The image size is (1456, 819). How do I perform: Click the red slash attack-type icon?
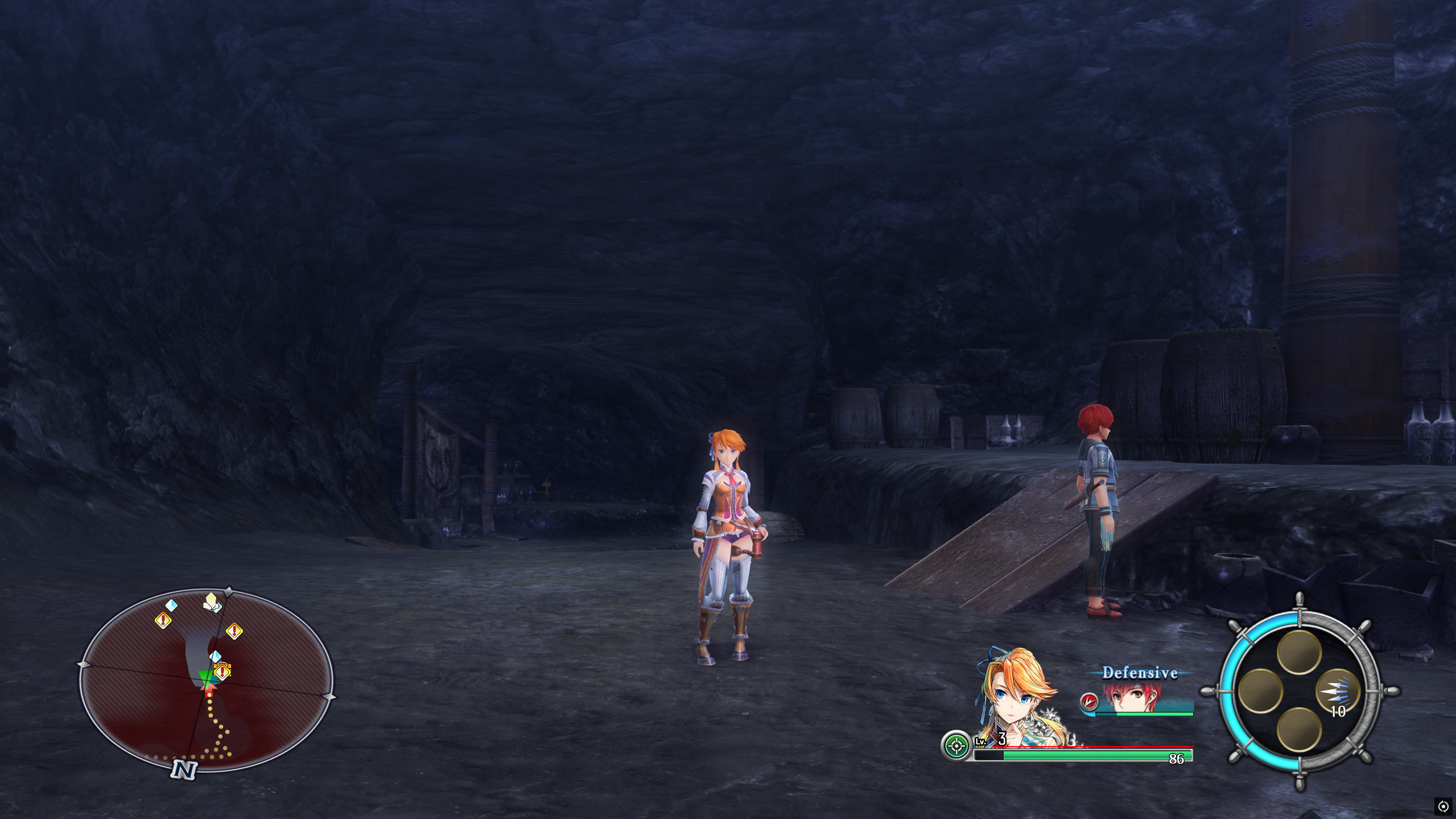pos(1088,701)
